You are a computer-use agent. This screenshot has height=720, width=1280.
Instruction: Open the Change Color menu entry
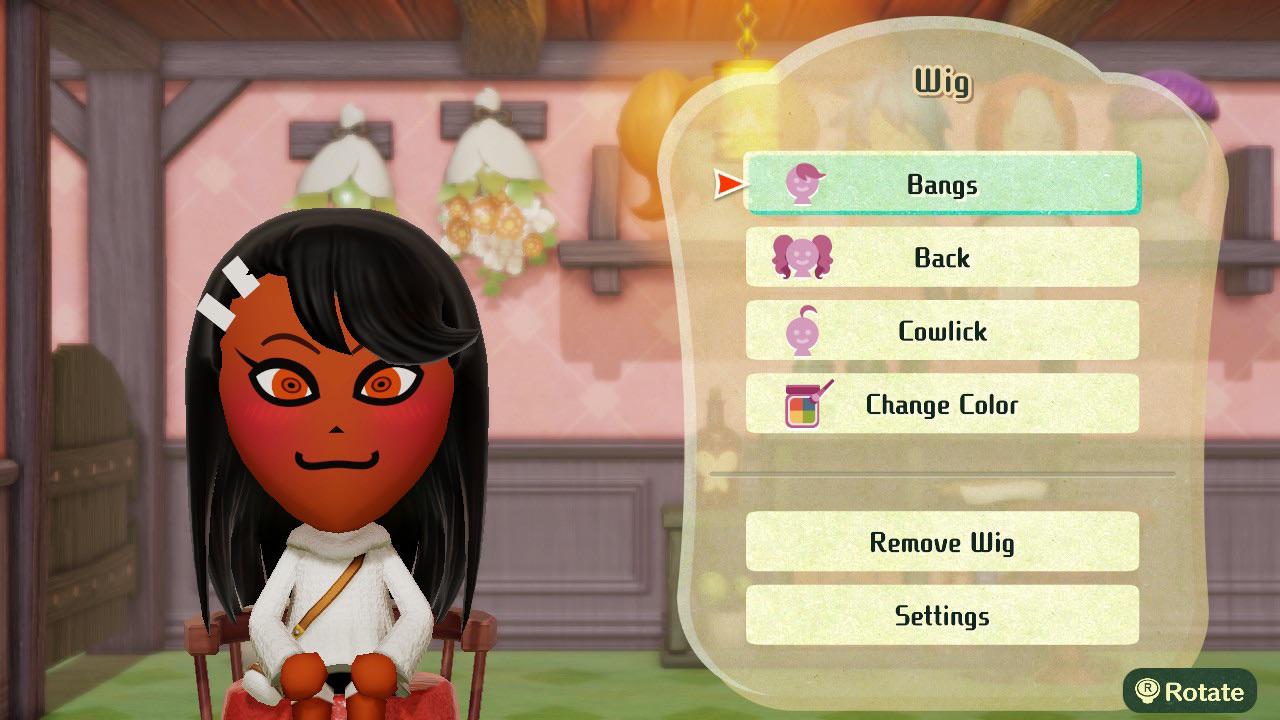941,404
